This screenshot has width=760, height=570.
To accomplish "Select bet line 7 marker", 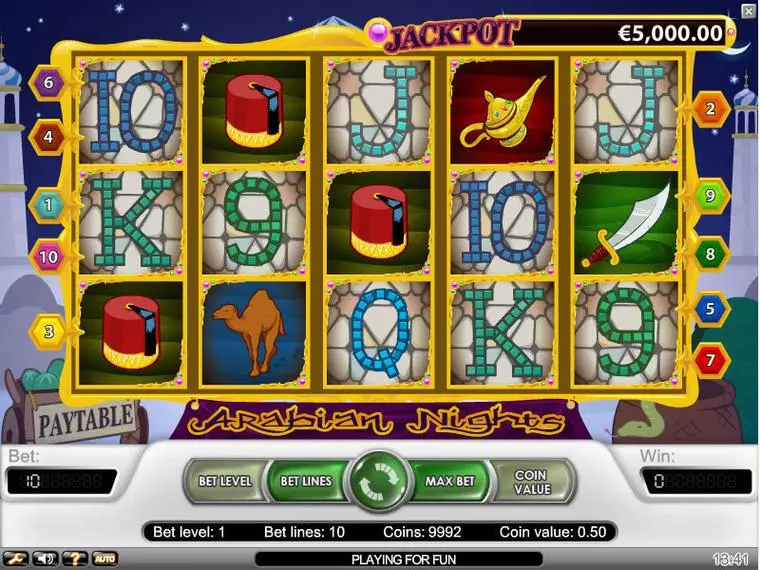I will pyautogui.click(x=710, y=357).
